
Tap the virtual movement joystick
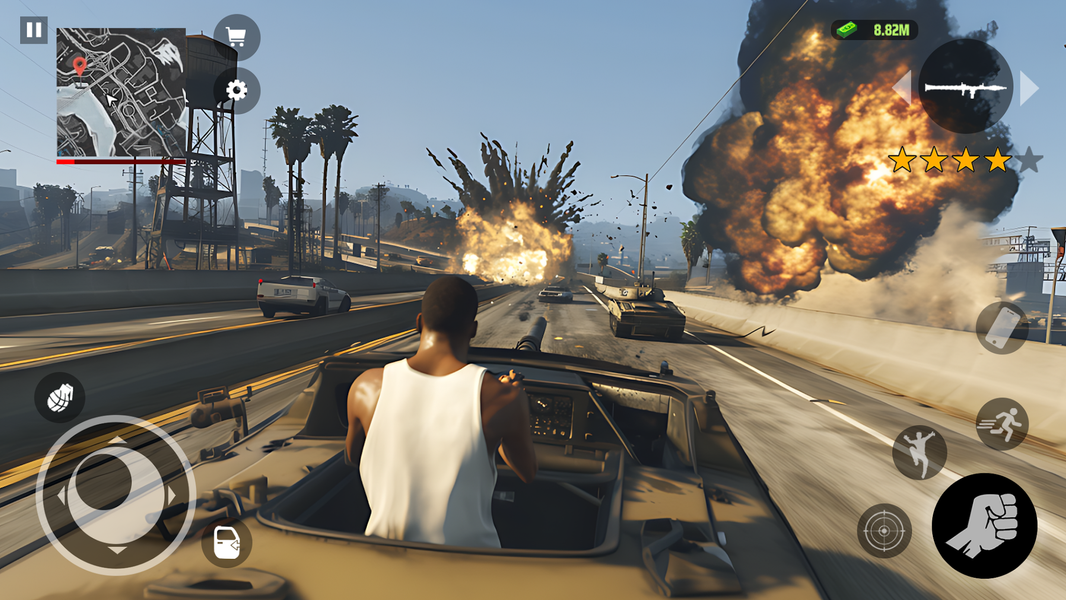[x=116, y=494]
